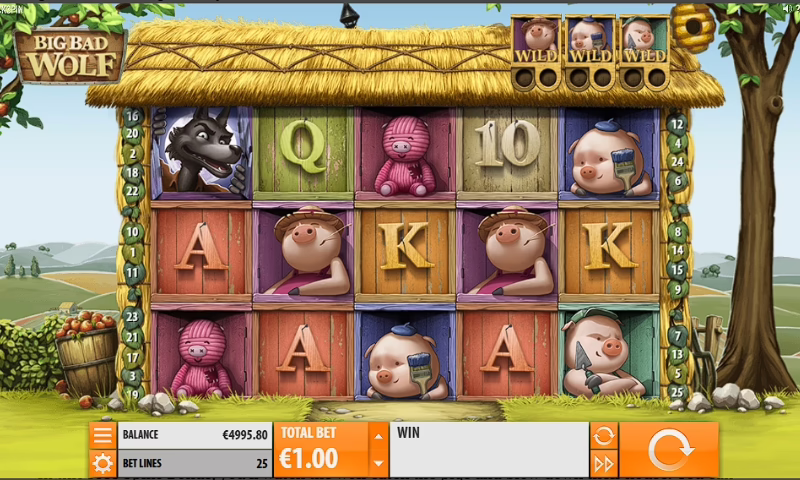
Task: Increase total bet with the up arrow
Action: [x=378, y=436]
